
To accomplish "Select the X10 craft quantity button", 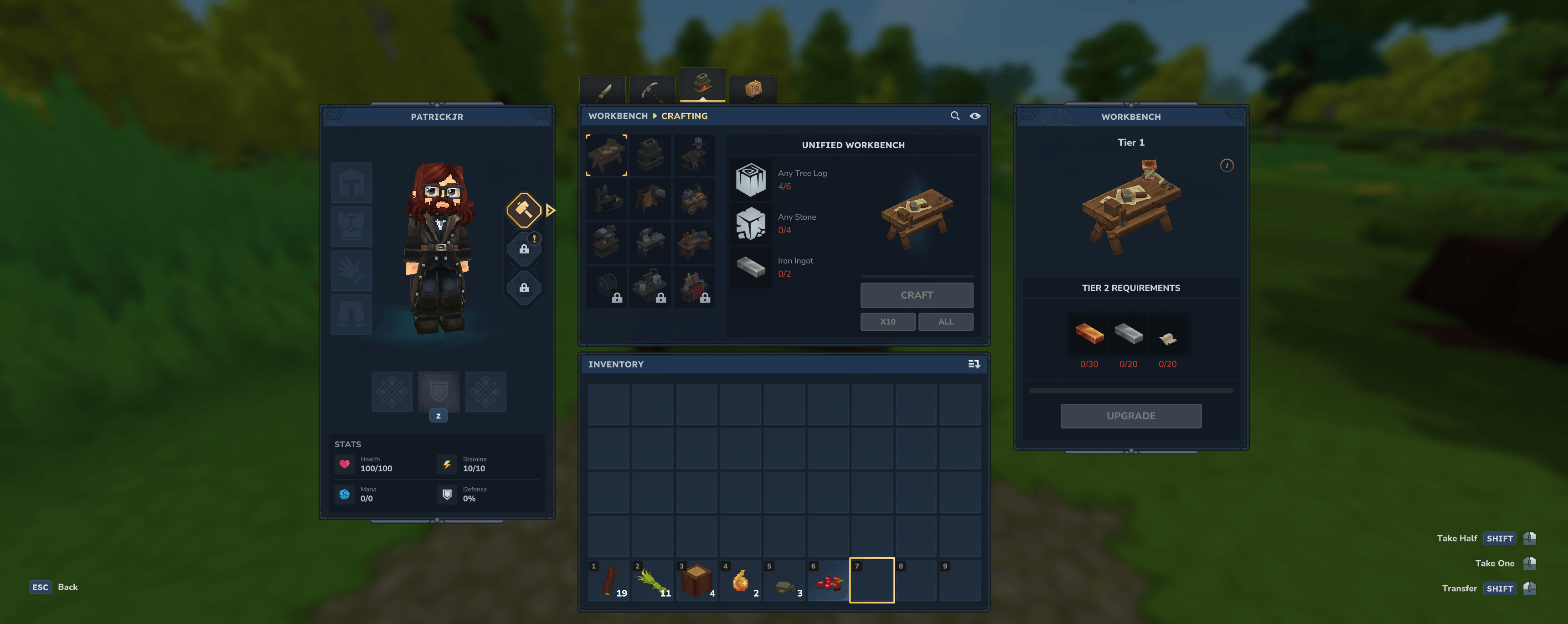I will coord(887,321).
